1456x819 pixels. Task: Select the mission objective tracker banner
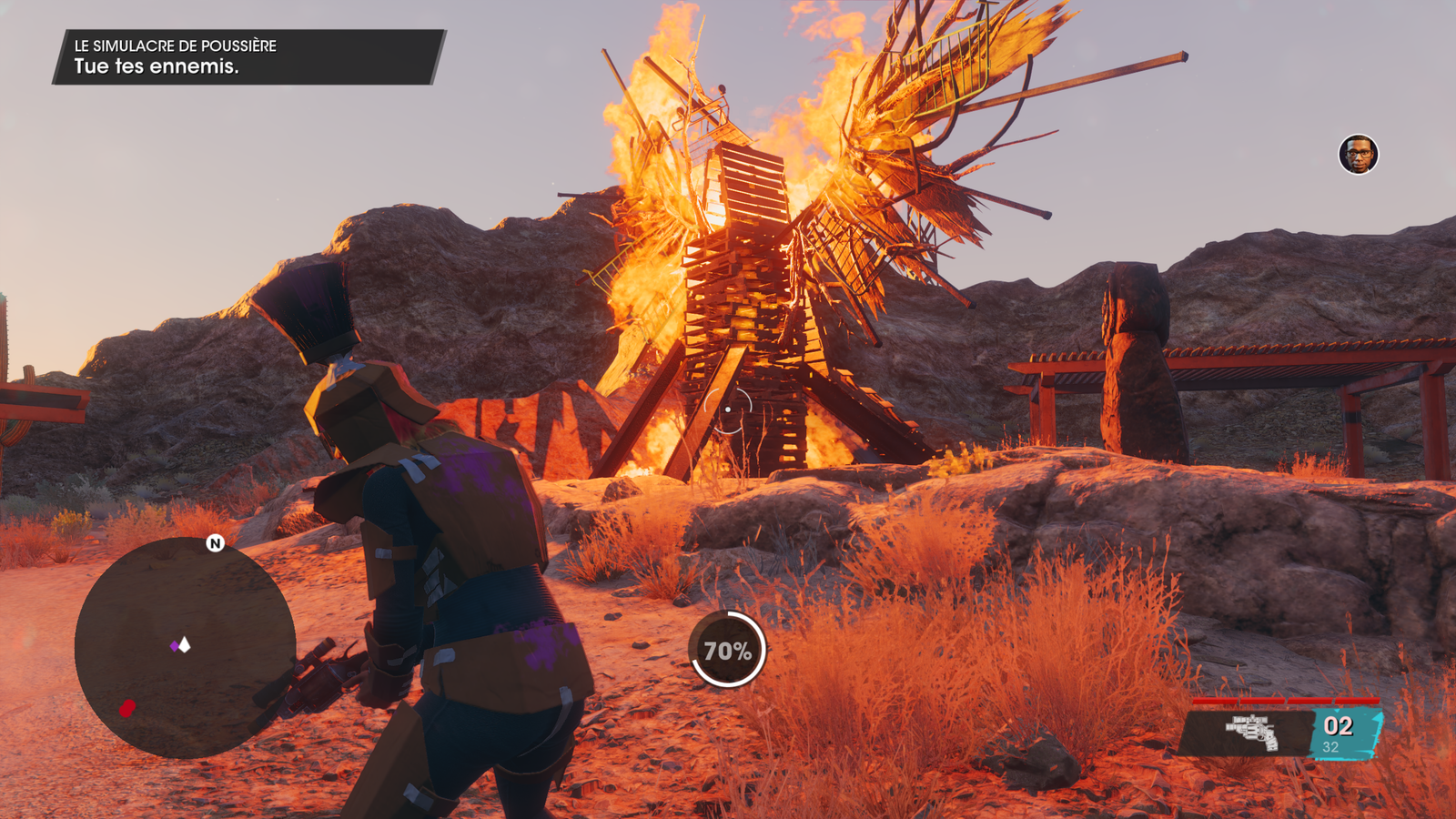click(x=248, y=57)
